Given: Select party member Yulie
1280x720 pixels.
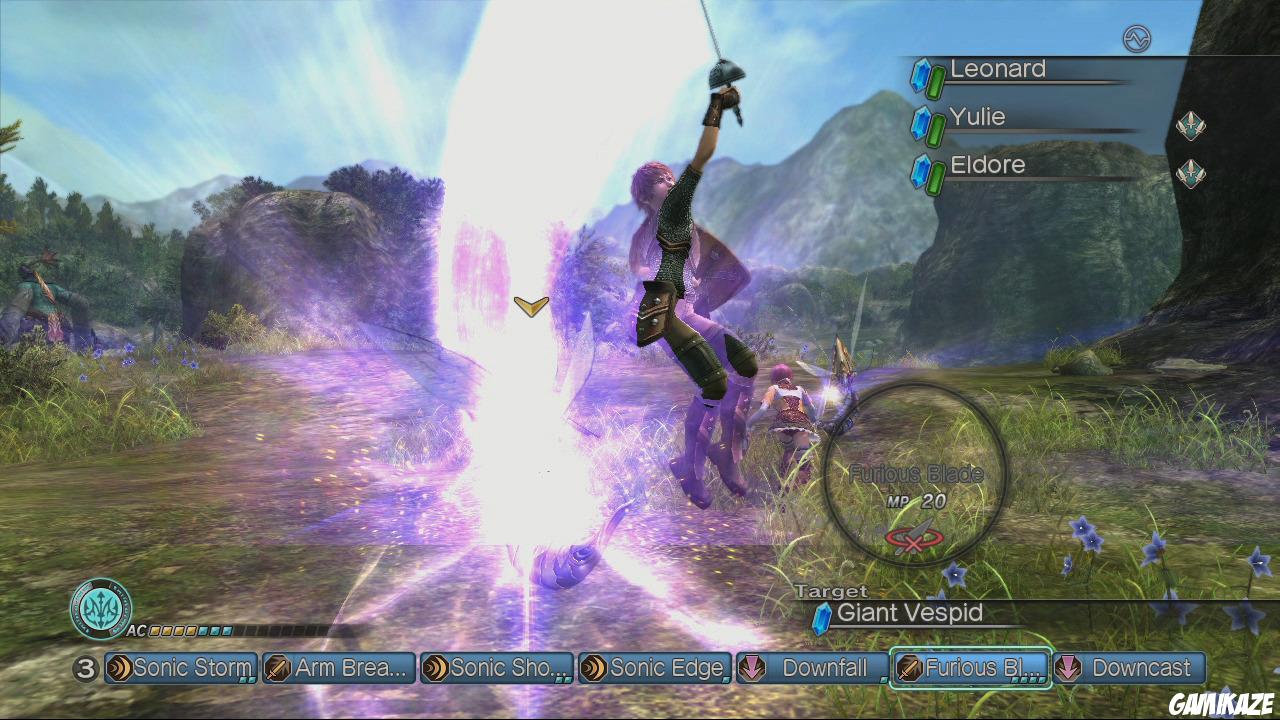Looking at the screenshot, I should [977, 118].
